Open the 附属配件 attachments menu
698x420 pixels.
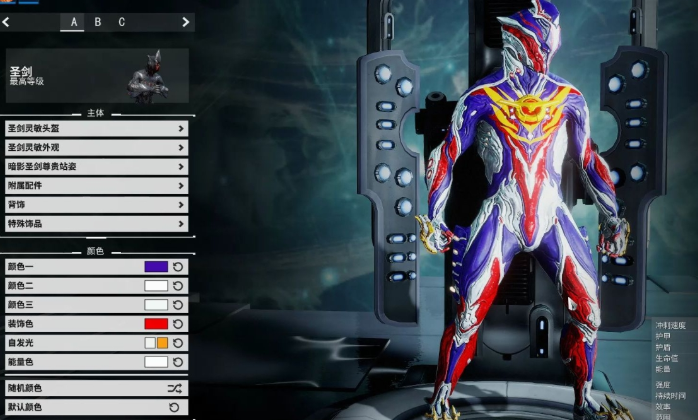96,185
